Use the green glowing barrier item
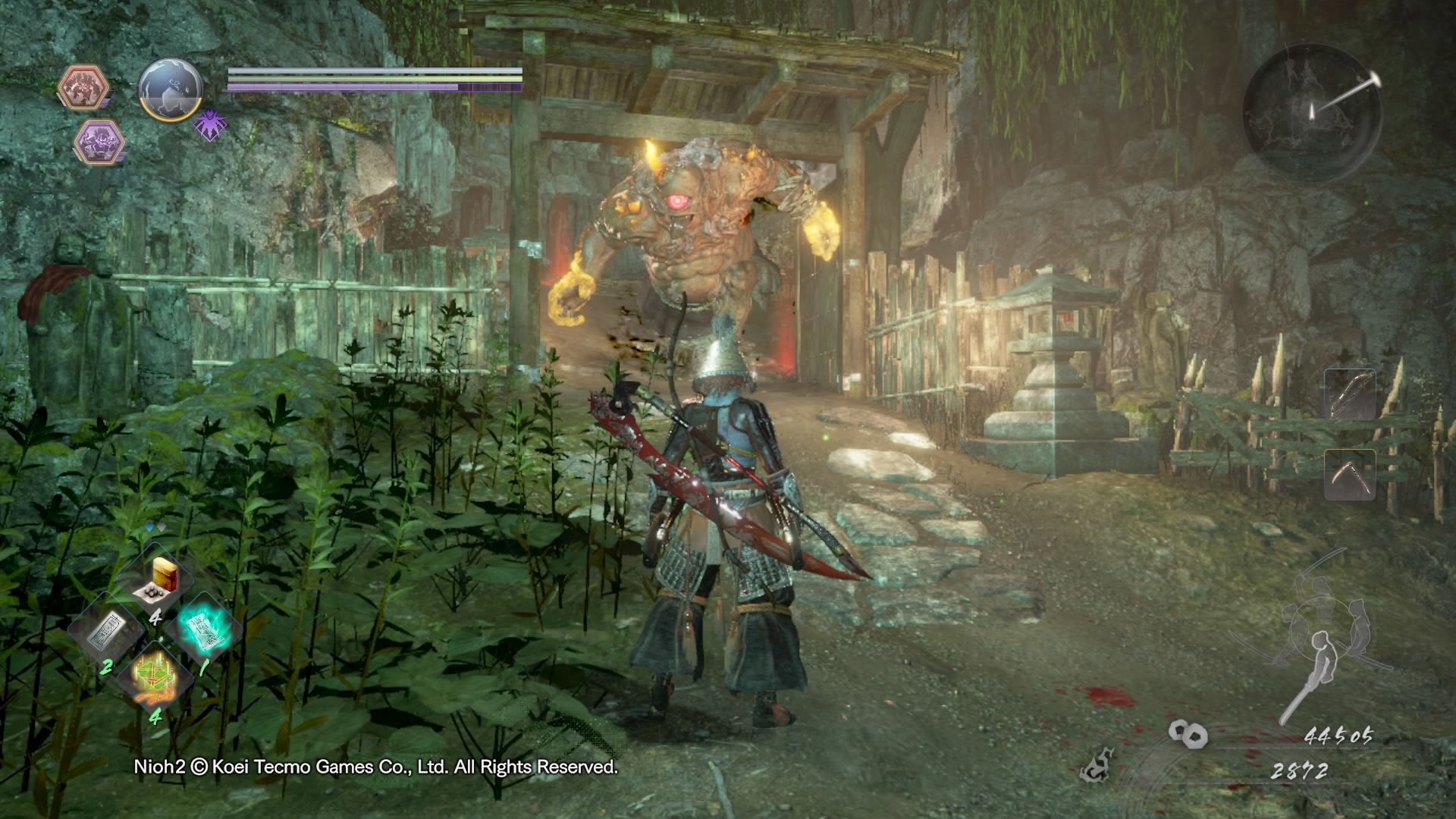The width and height of the screenshot is (1456, 819). tap(155, 676)
